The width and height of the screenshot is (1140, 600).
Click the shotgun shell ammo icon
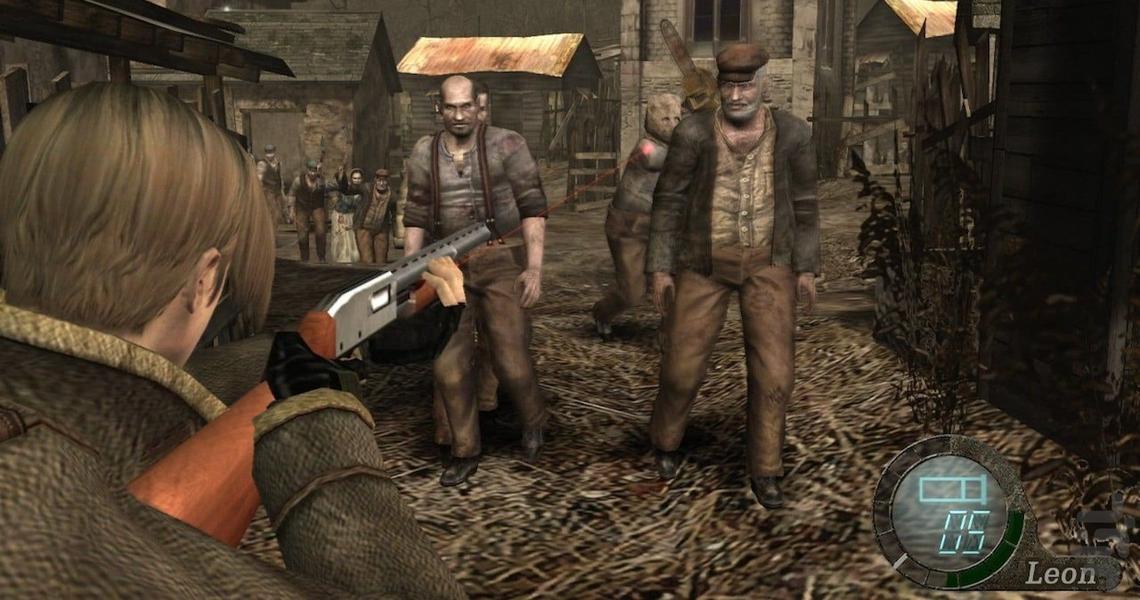[951, 489]
